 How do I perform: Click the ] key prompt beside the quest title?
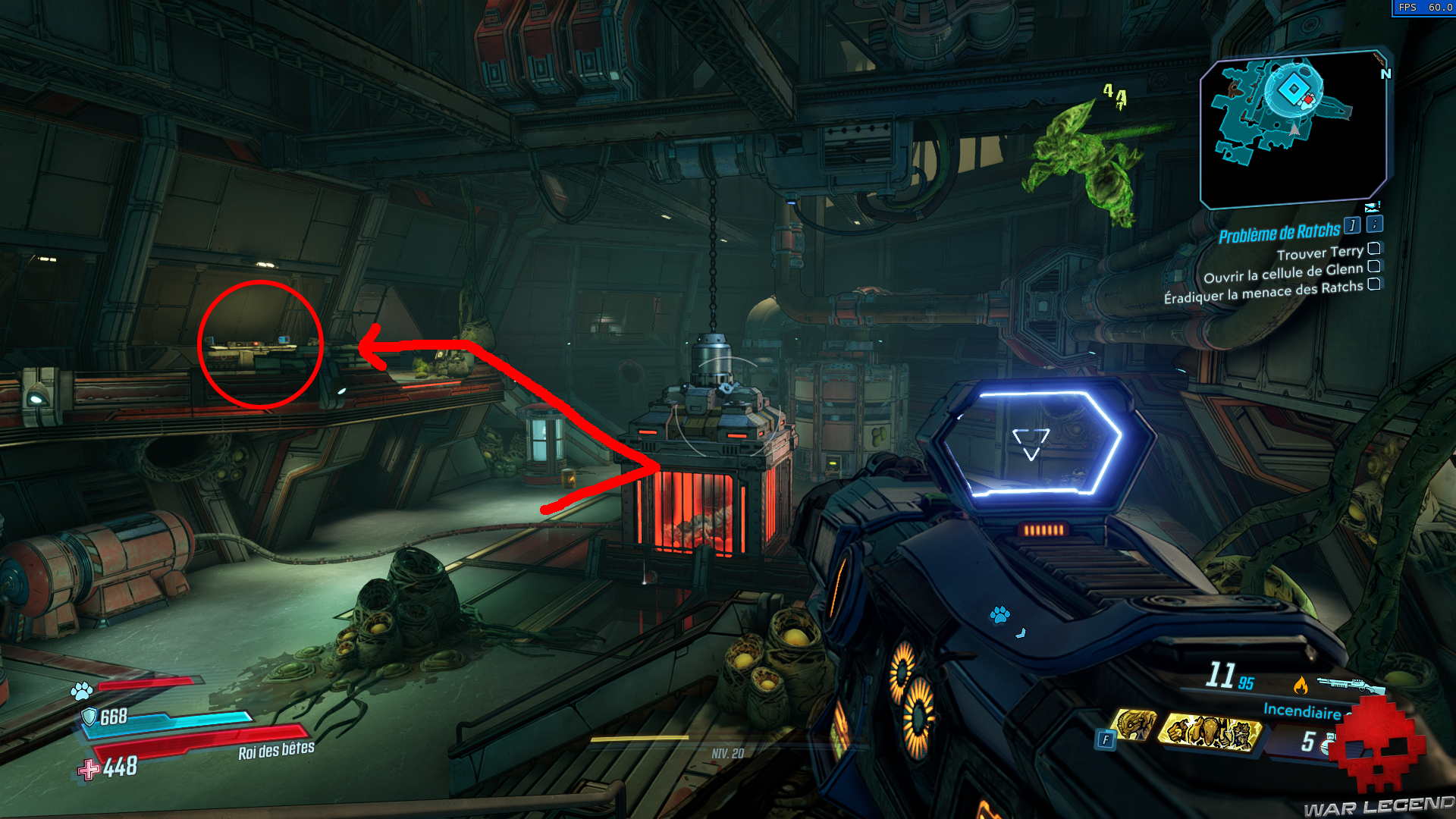(1352, 226)
